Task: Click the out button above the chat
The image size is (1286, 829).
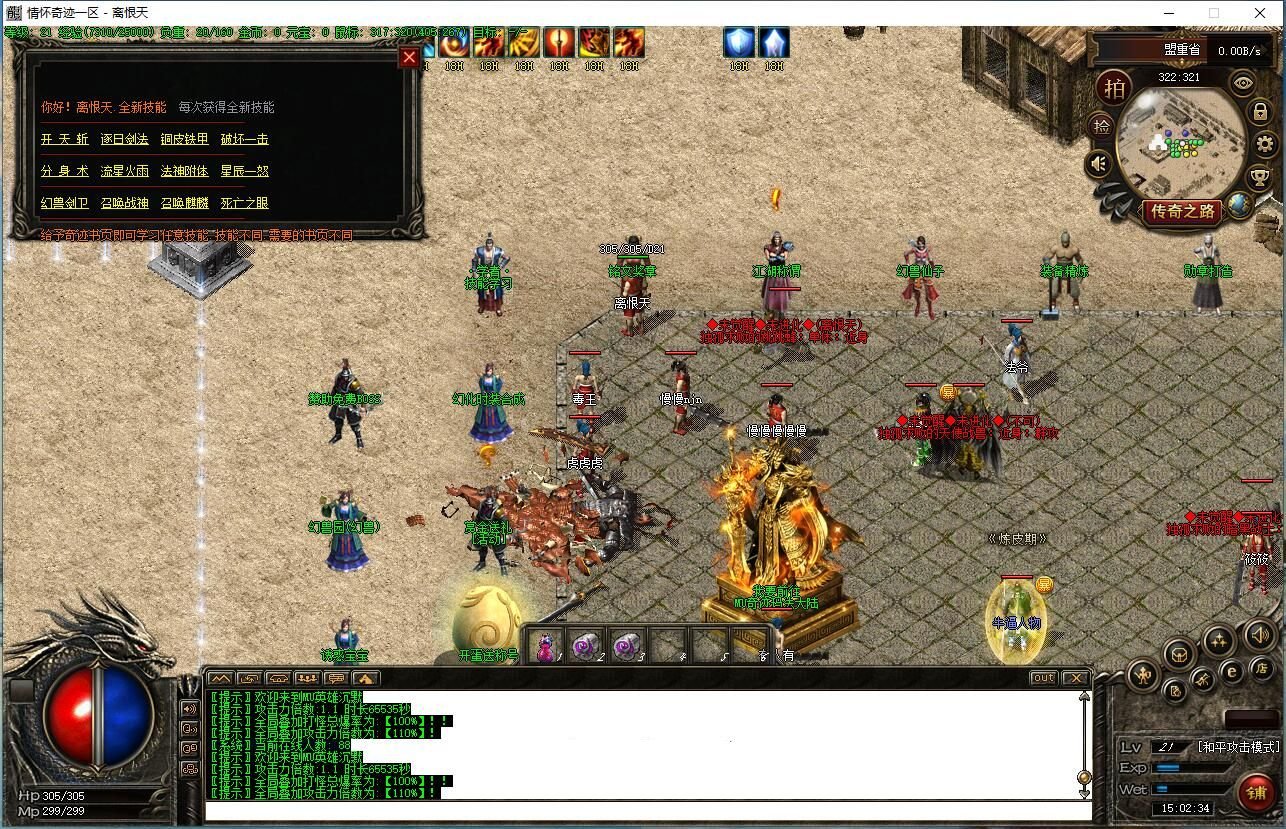Action: tap(1043, 678)
